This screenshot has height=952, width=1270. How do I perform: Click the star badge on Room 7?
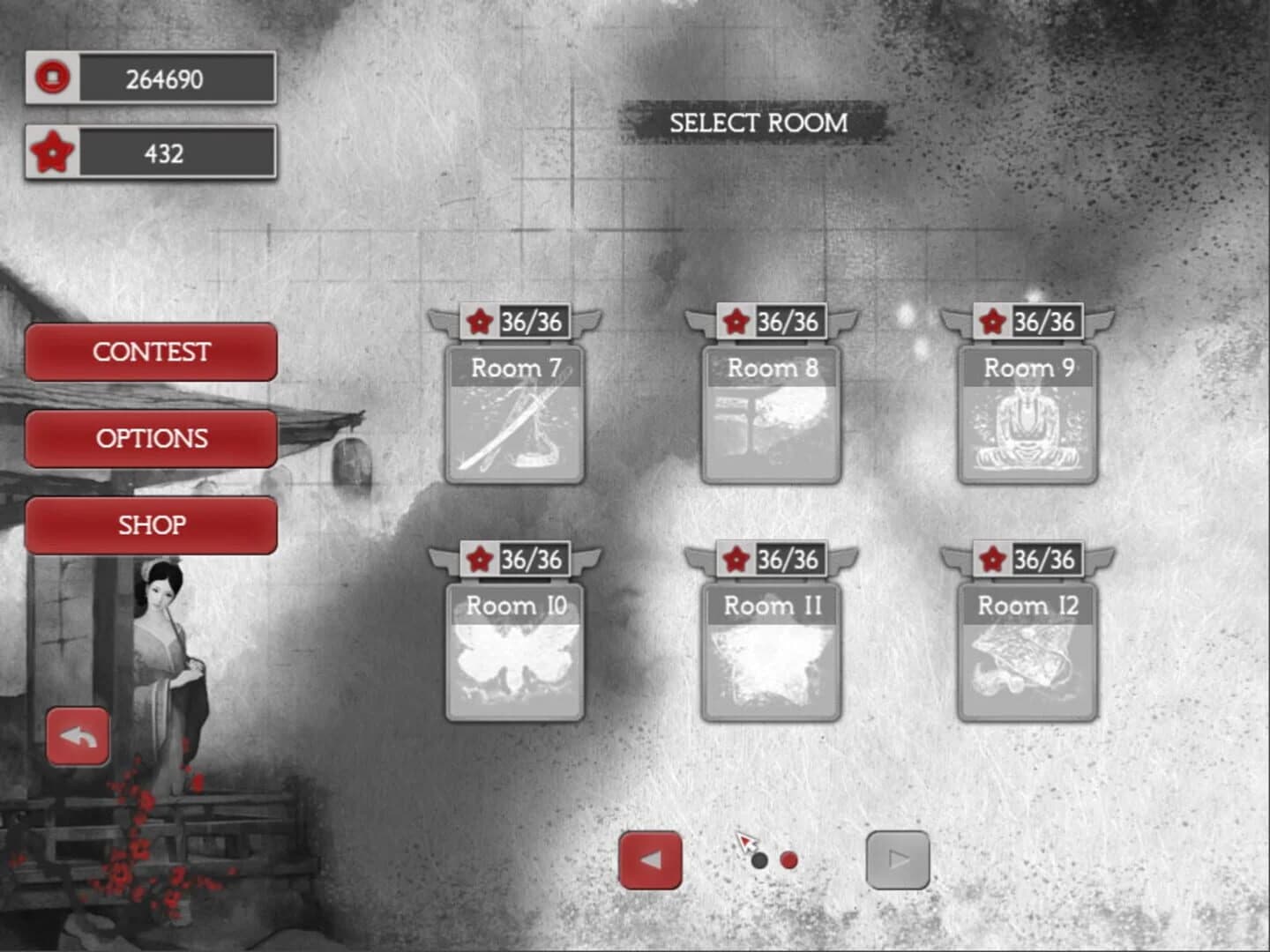pos(480,323)
